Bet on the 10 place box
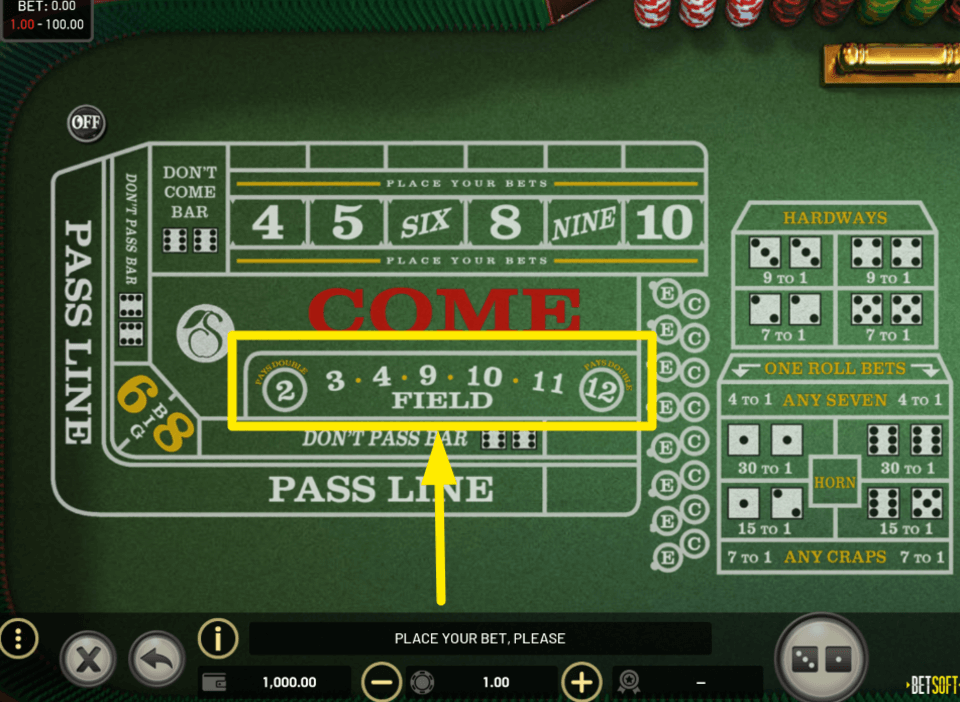The width and height of the screenshot is (960, 702). click(x=664, y=223)
